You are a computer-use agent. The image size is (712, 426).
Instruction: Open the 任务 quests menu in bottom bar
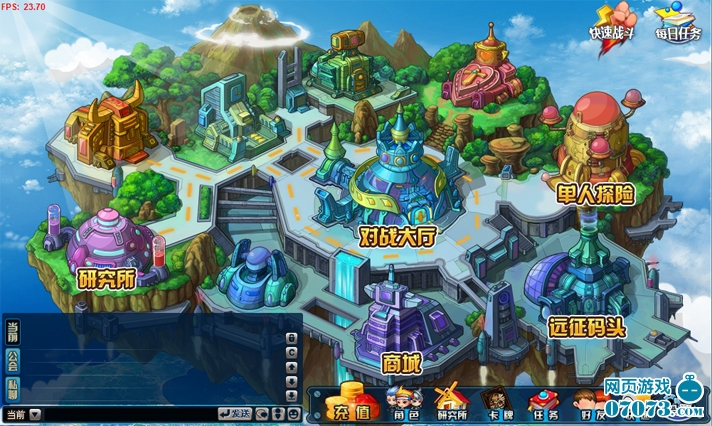coord(544,404)
